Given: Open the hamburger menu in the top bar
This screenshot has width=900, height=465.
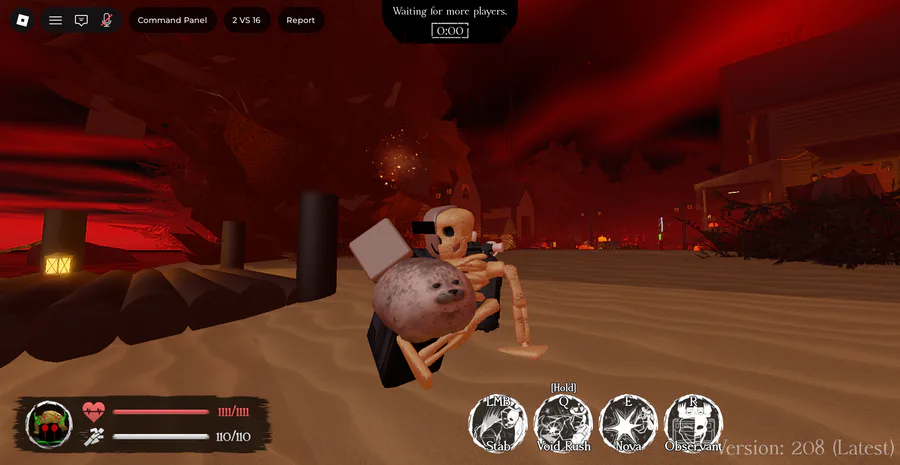Looking at the screenshot, I should click(55, 20).
